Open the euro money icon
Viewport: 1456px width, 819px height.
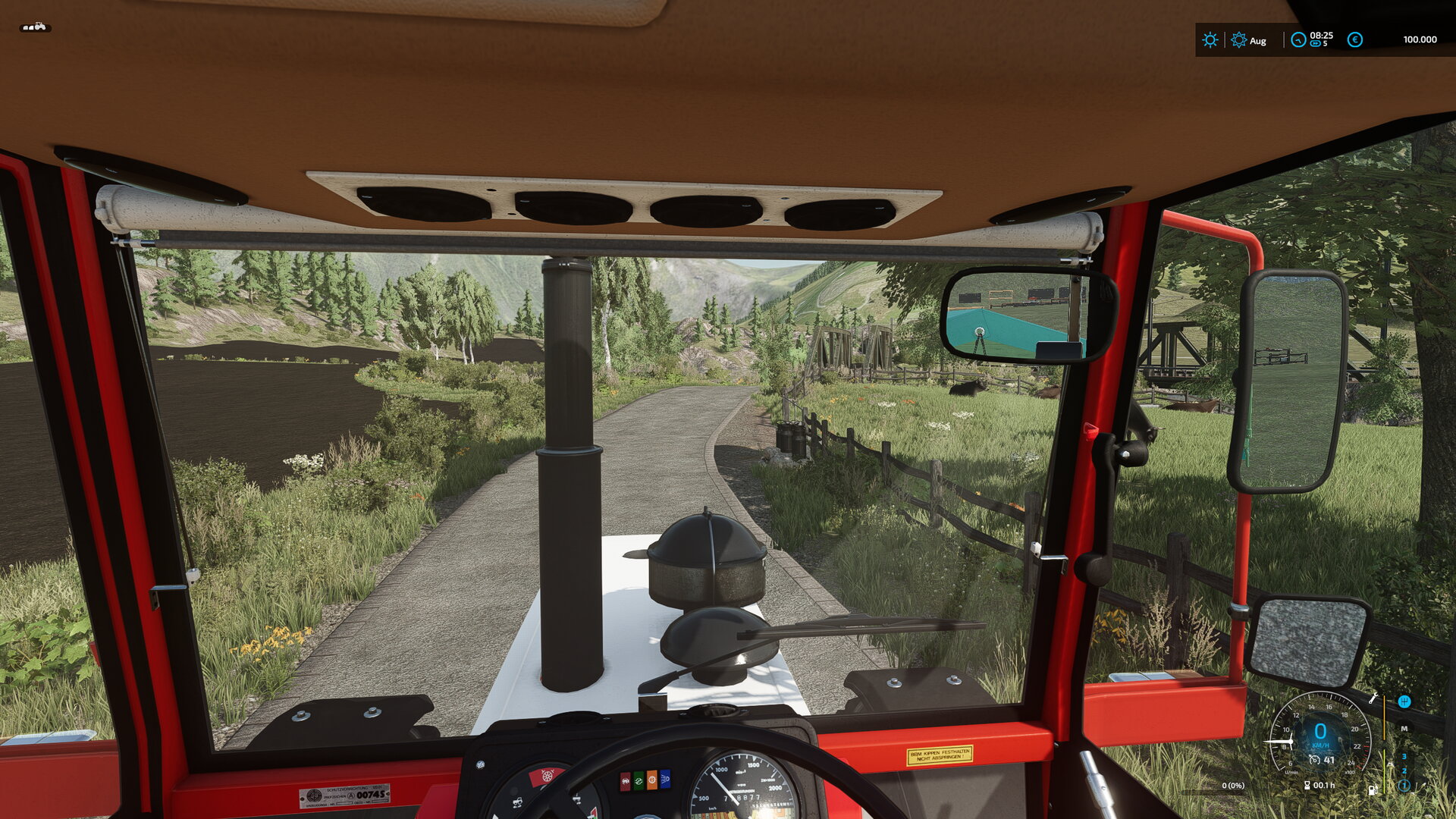[x=1354, y=40]
